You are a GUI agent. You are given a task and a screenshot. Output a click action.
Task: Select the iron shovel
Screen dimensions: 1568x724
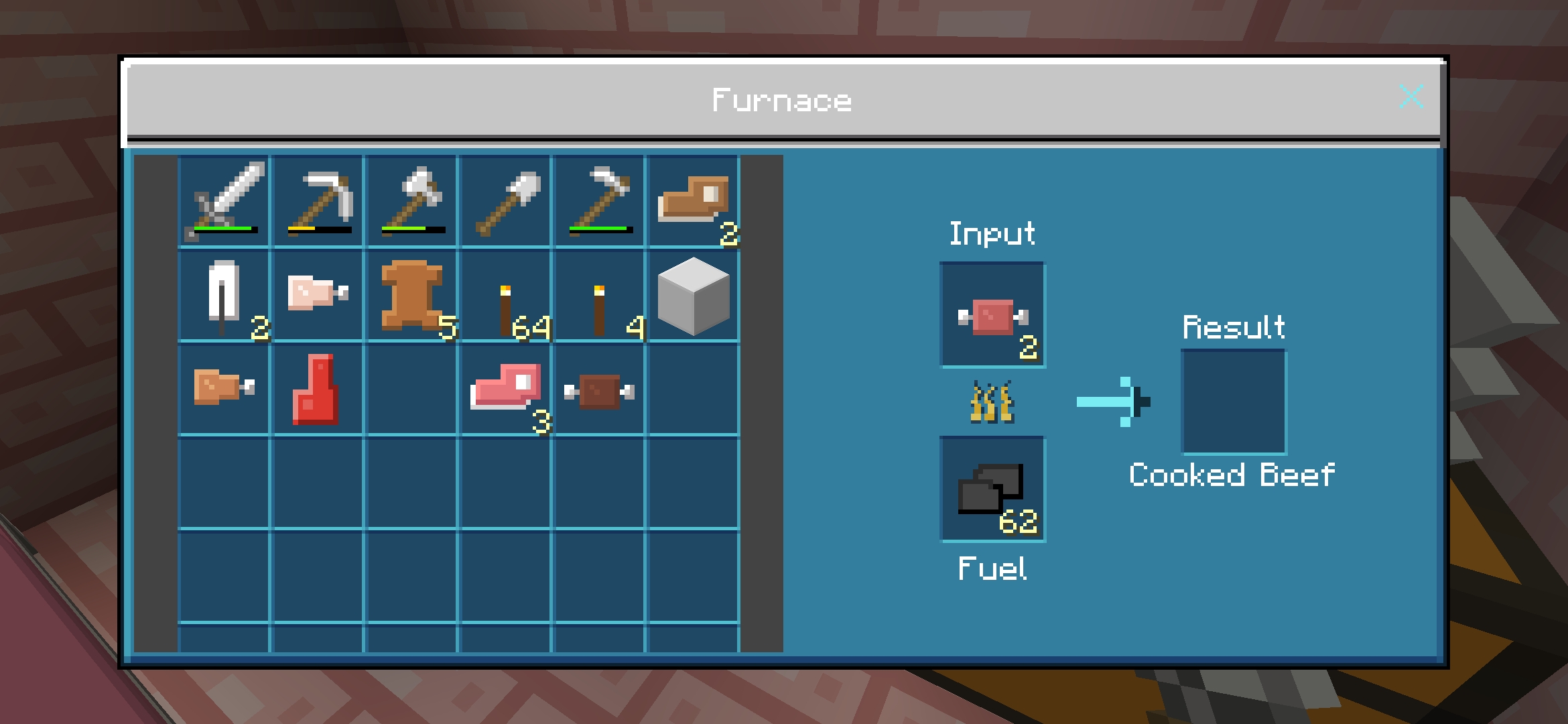(506, 201)
